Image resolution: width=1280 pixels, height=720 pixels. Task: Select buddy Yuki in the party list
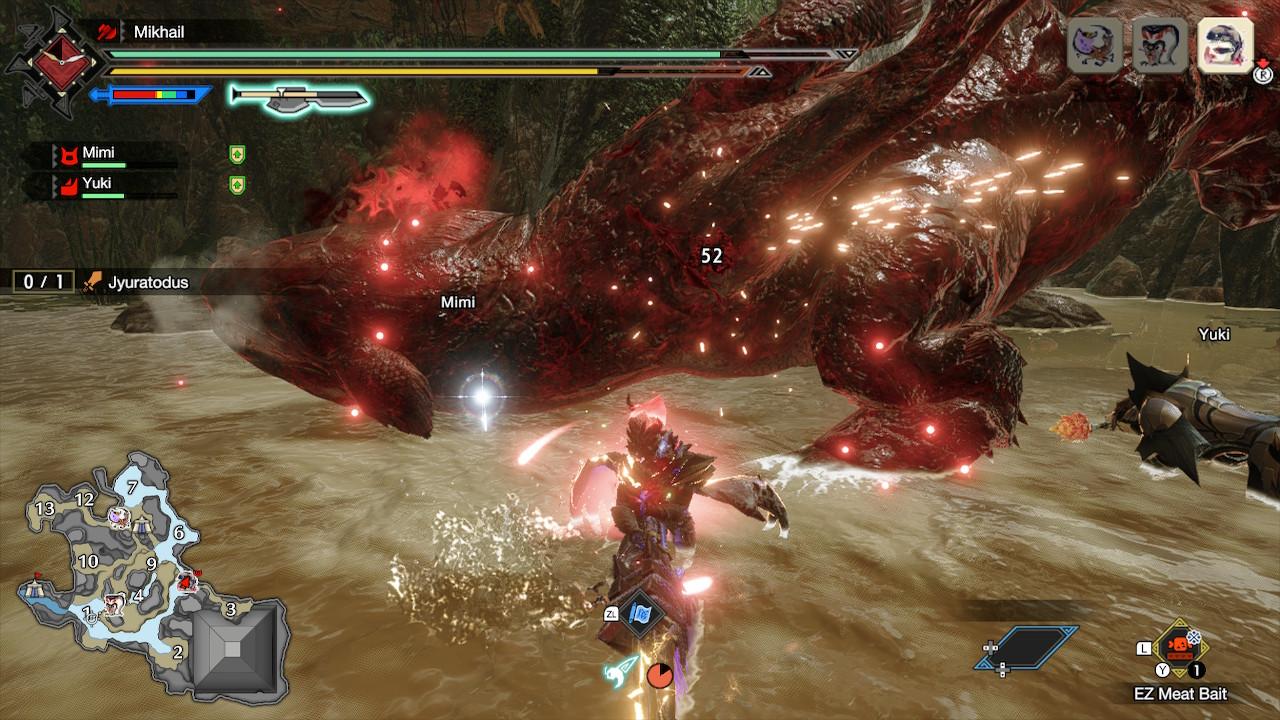click(97, 184)
